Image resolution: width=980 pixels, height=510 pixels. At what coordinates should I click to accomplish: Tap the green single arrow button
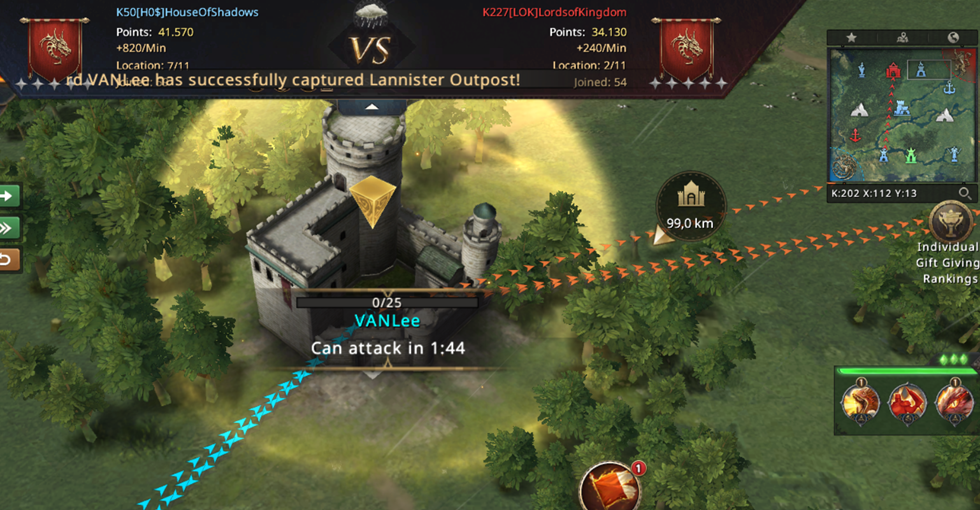pyautogui.click(x=8, y=196)
